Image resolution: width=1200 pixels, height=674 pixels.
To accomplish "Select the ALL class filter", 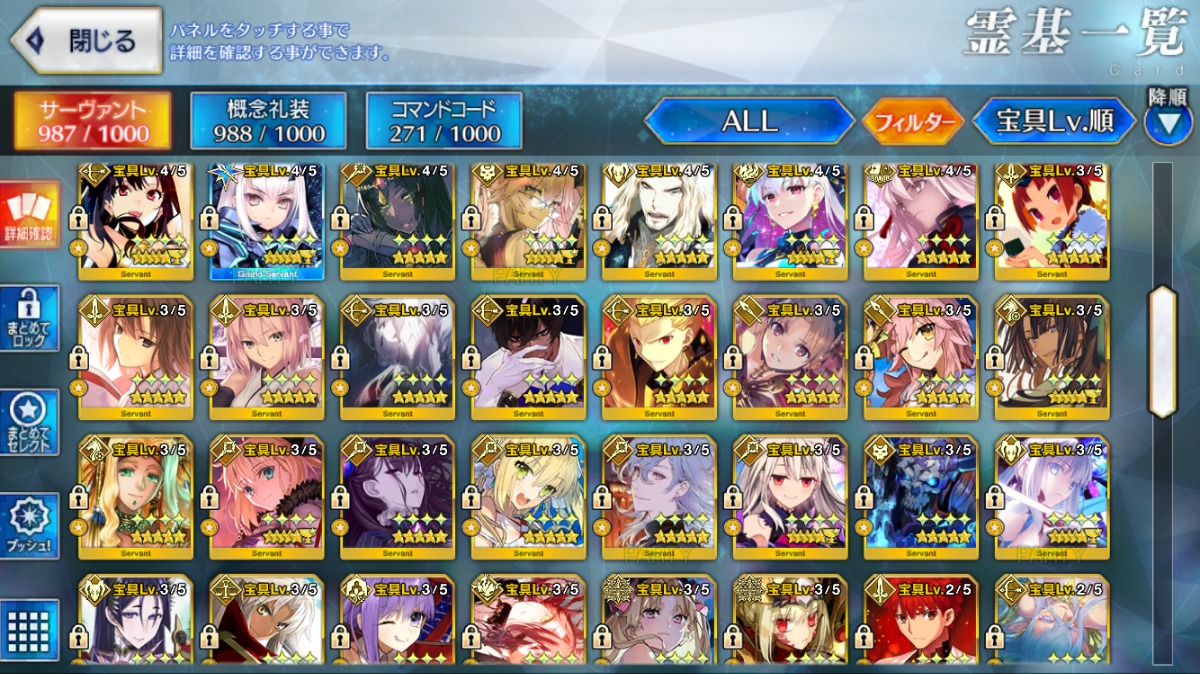I will 750,122.
